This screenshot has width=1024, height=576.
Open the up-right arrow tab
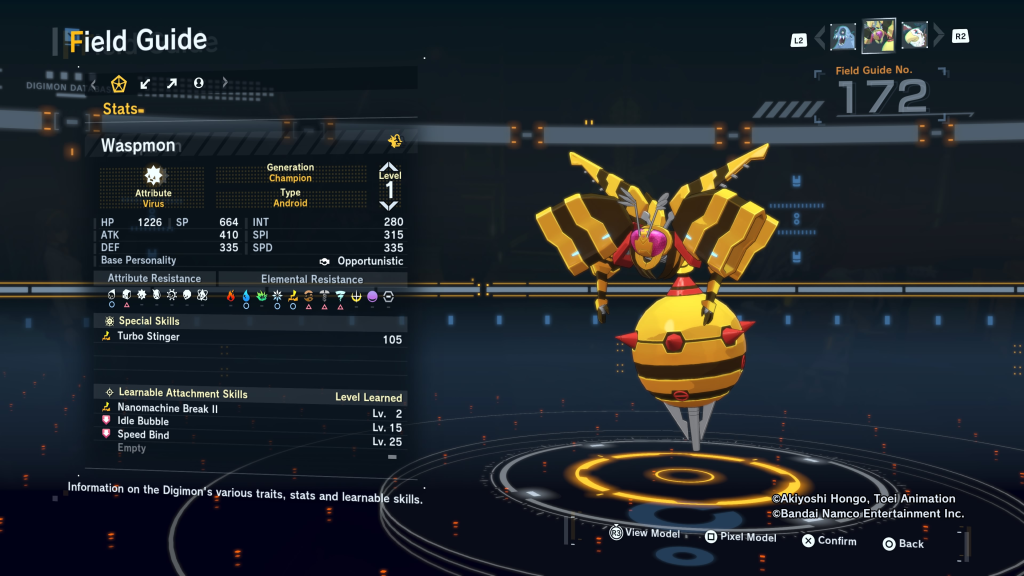[x=171, y=83]
